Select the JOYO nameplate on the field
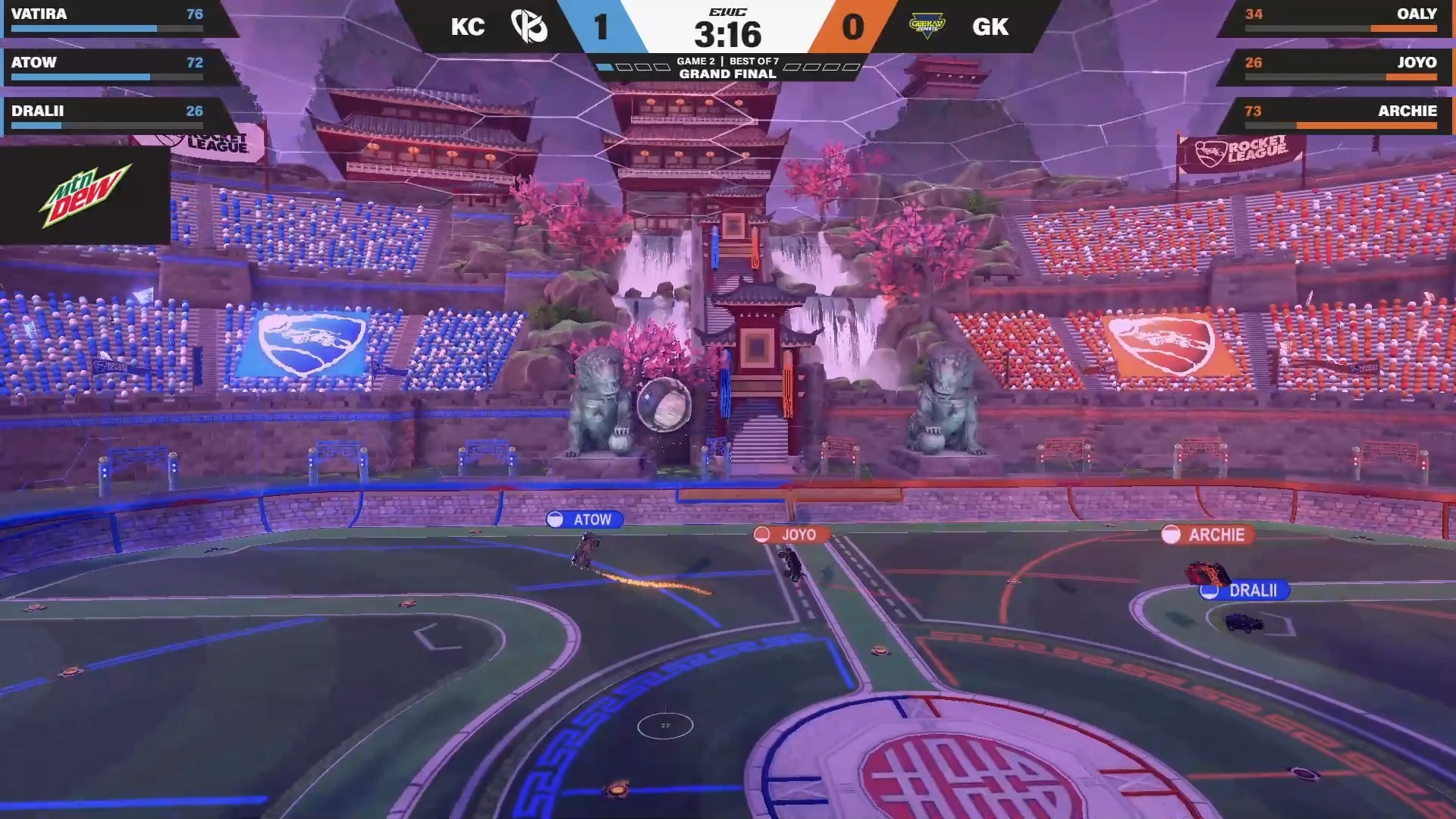The width and height of the screenshot is (1456, 819). 791,535
